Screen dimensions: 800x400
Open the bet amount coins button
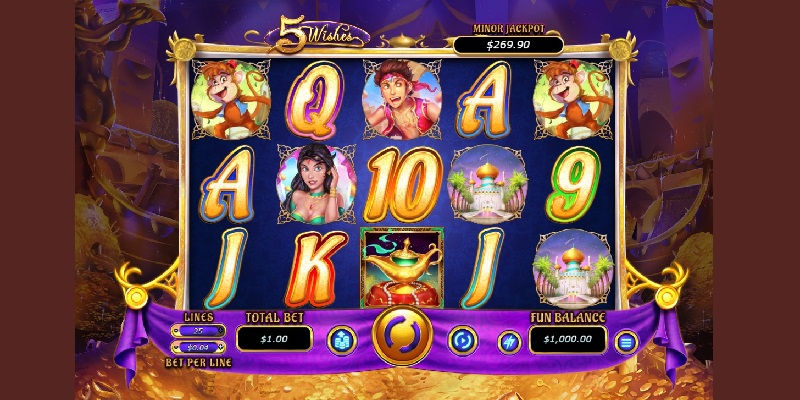[x=341, y=340]
